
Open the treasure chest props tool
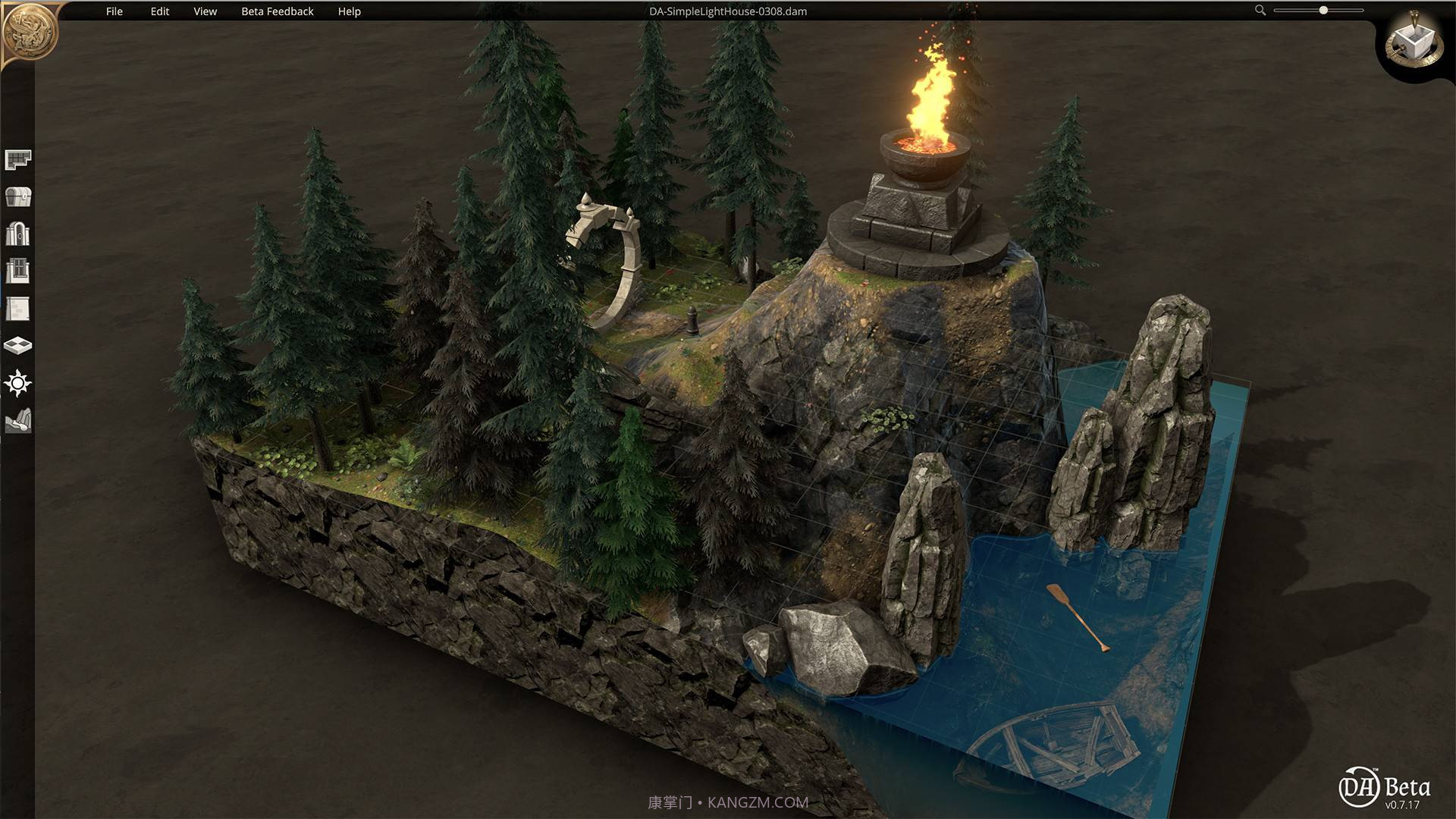[x=17, y=196]
